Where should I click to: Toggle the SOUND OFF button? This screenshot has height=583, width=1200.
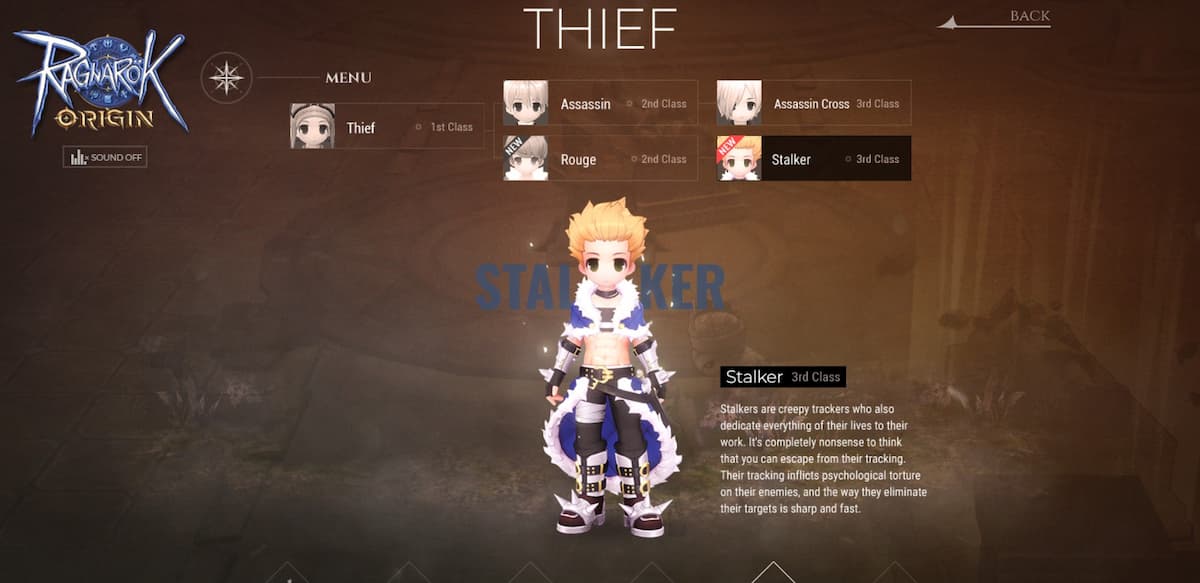click(x=105, y=158)
